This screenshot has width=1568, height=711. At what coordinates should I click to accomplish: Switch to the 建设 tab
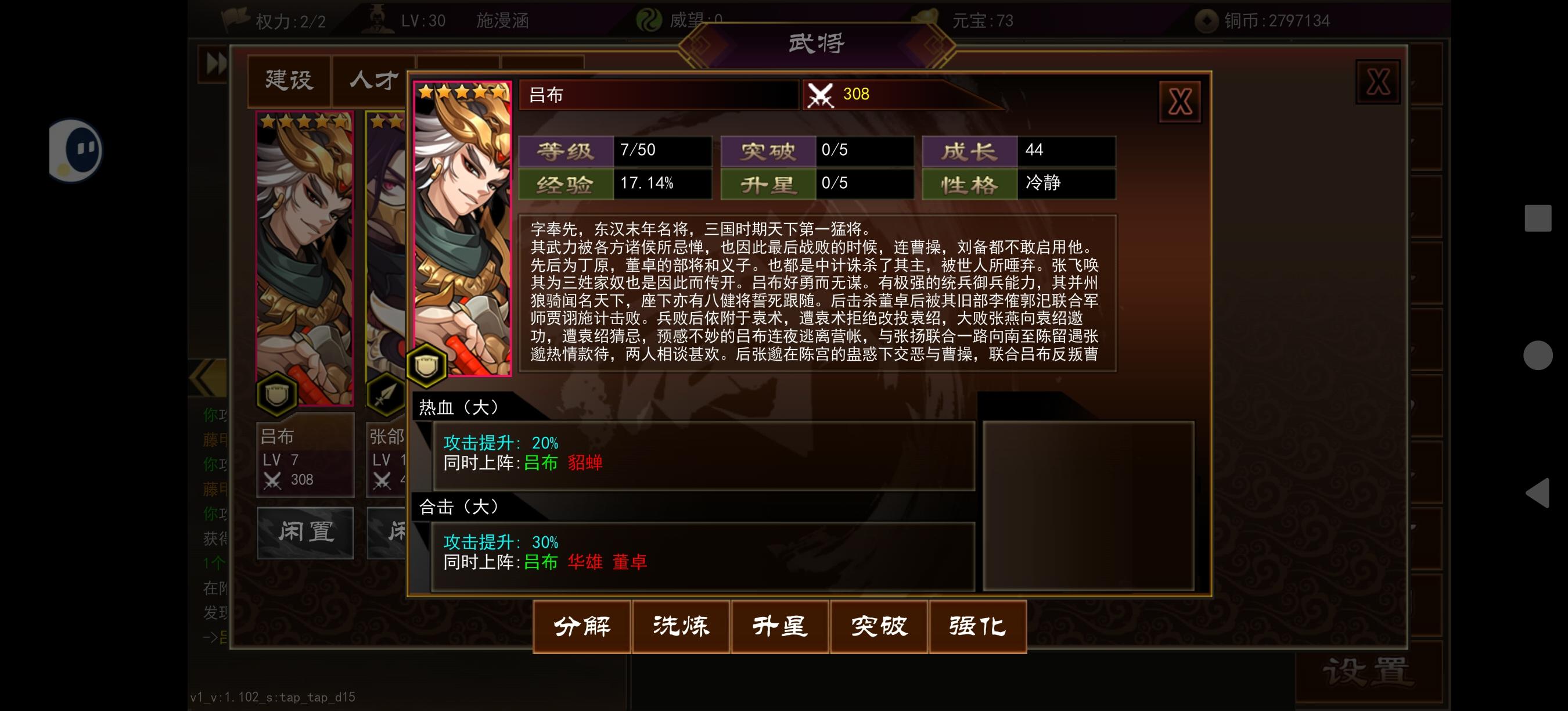(289, 79)
